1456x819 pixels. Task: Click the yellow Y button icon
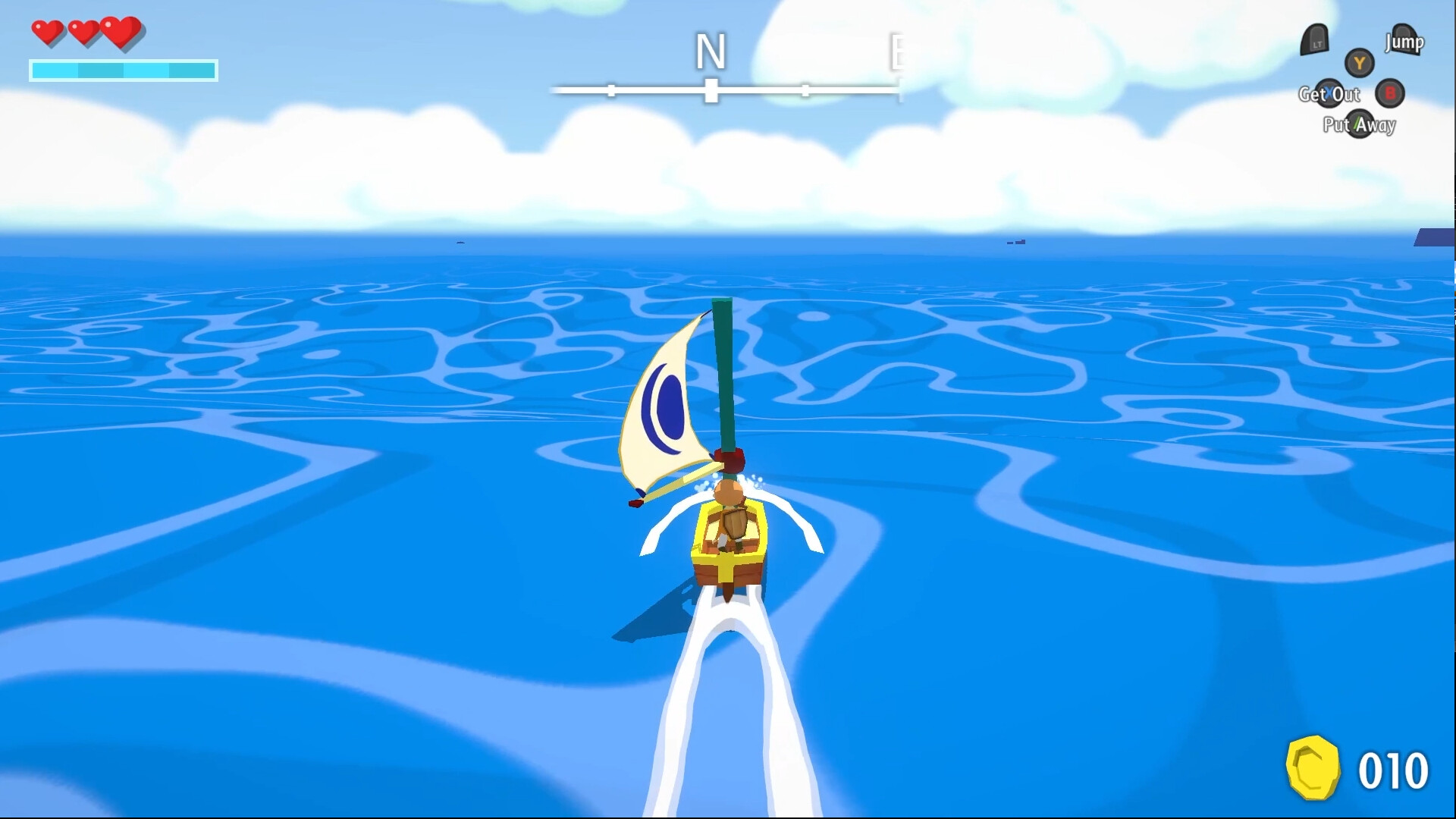tap(1360, 64)
